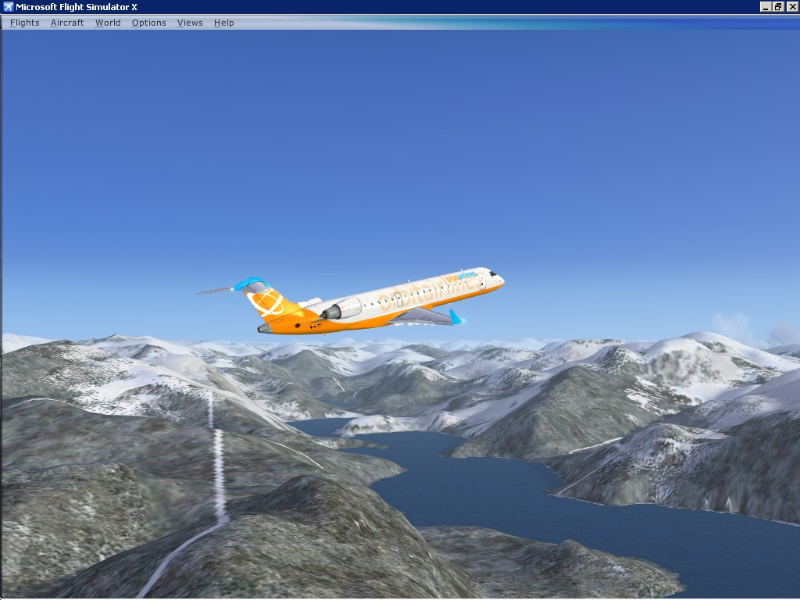Close the Flight Simulator X window
Screen dimensions: 800x600
pyautogui.click(x=791, y=7)
